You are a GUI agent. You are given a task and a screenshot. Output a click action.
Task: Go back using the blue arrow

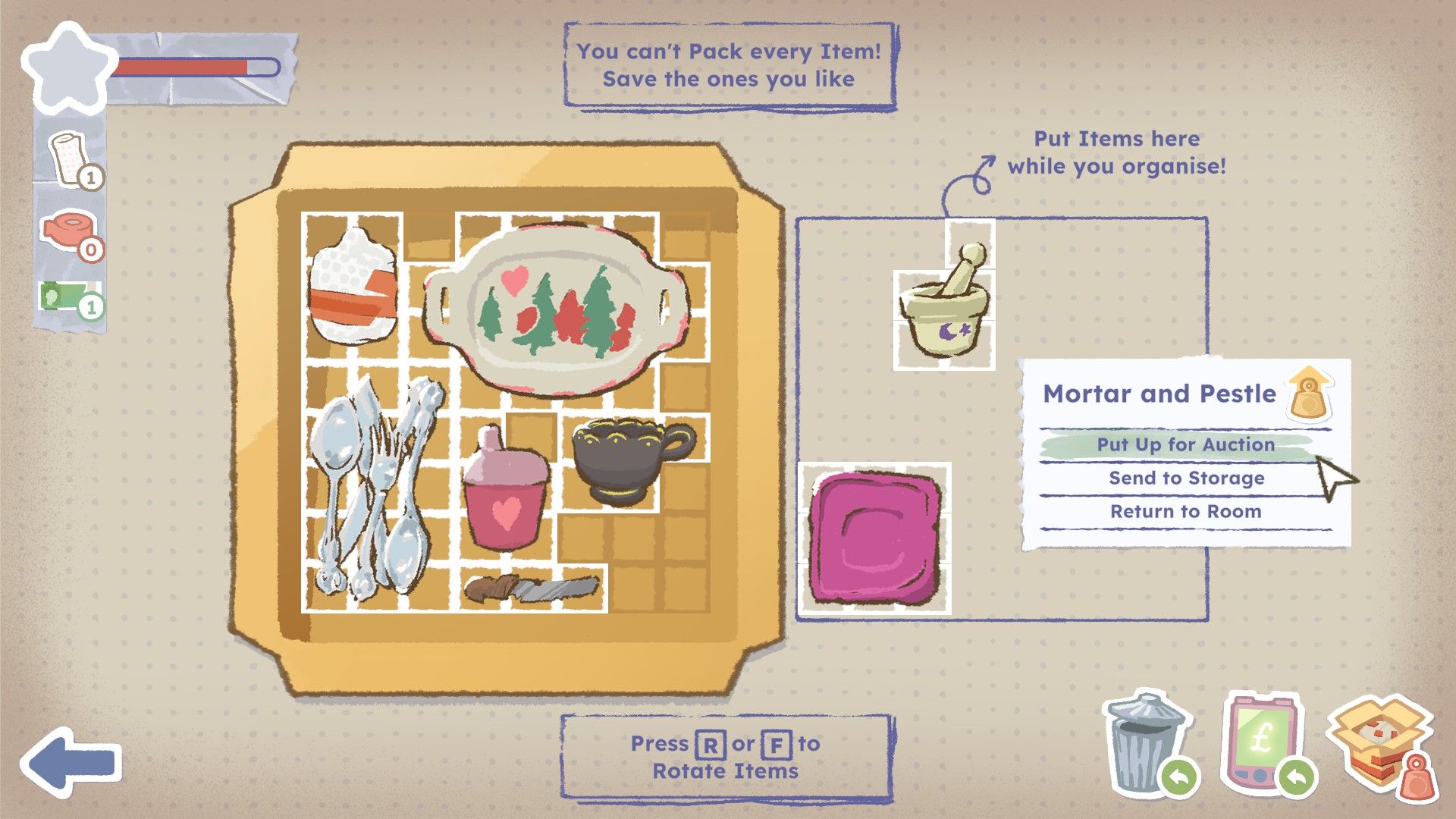pyautogui.click(x=71, y=761)
